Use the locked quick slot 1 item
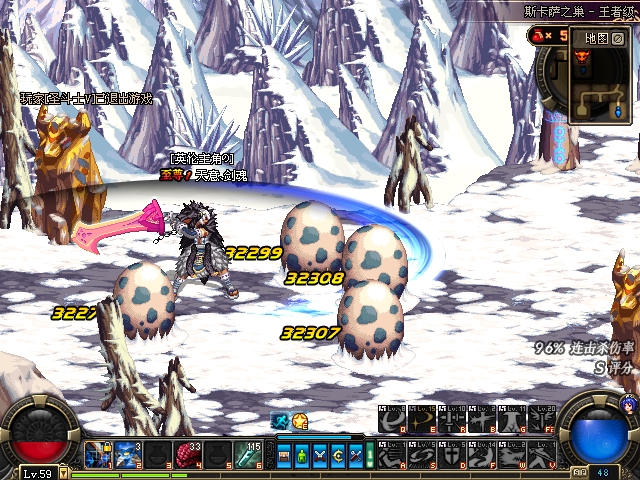Screen dimensions: 640x480 pos(98,456)
